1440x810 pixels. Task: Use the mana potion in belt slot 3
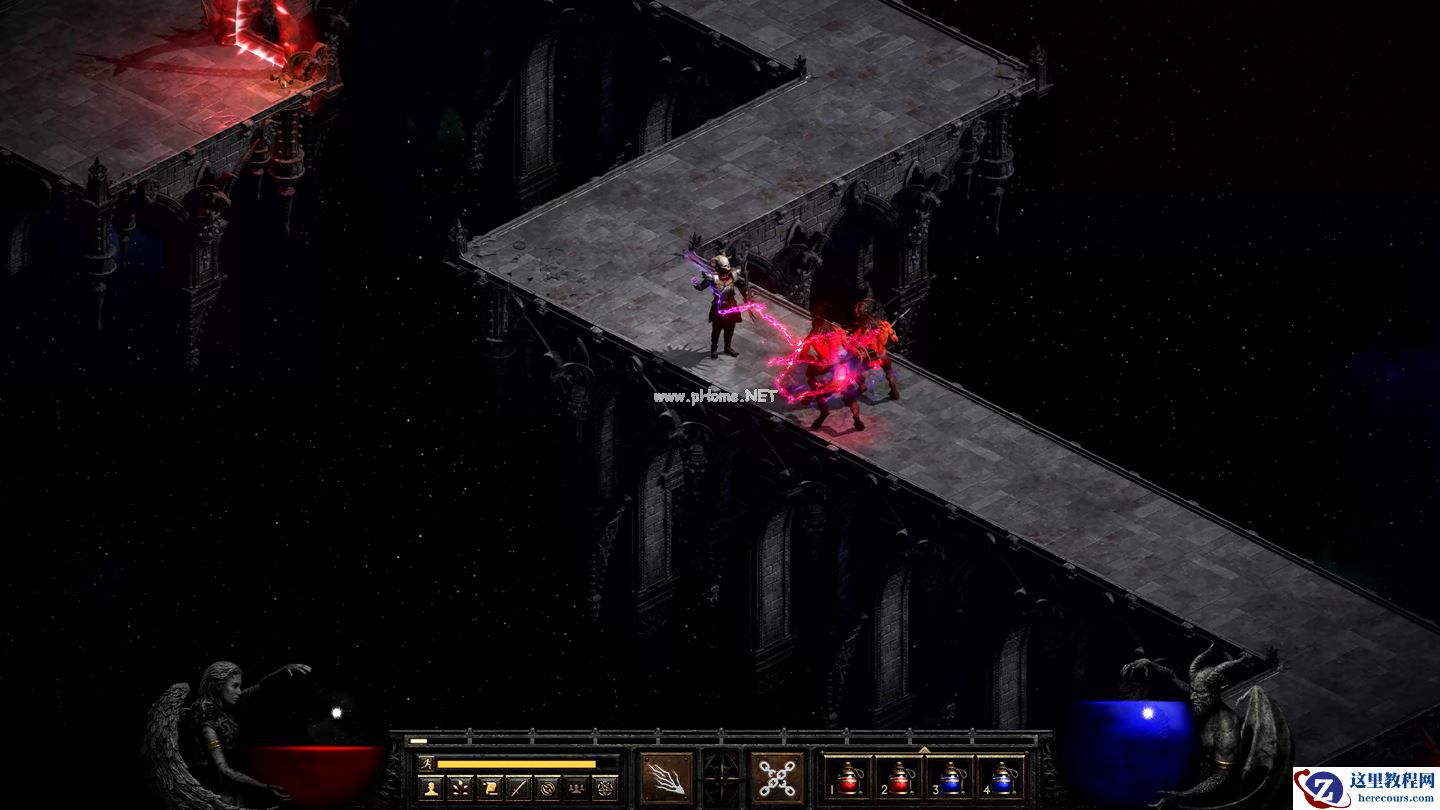[949, 777]
